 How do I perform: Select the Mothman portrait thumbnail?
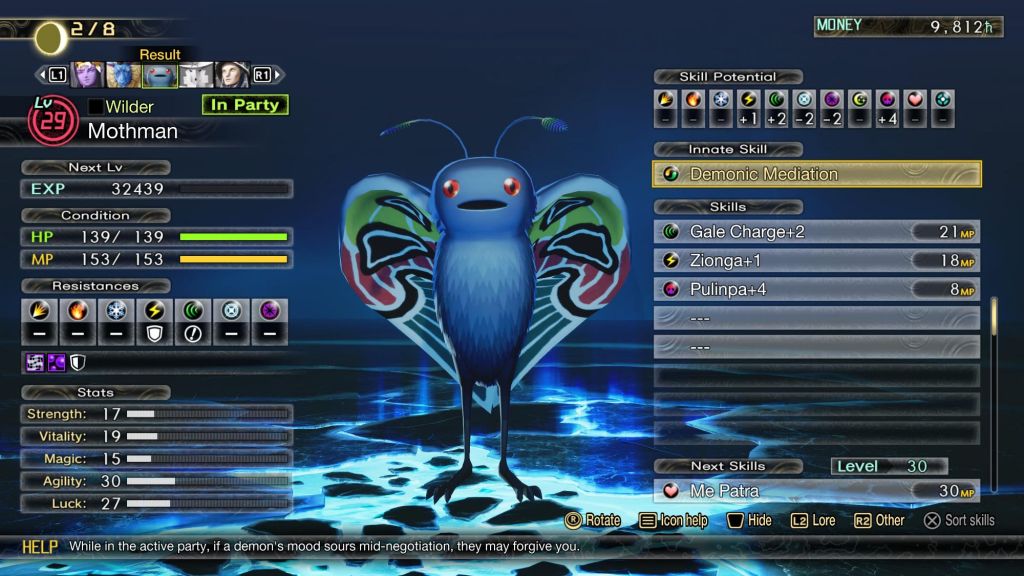160,75
